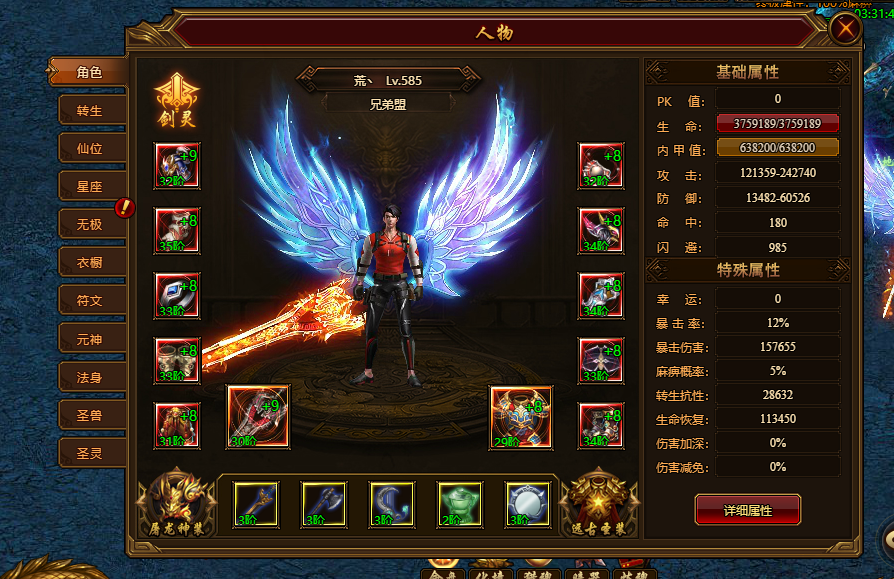Choose the 符文 rune tab
Viewport: 894px width, 579px height.
(89, 301)
